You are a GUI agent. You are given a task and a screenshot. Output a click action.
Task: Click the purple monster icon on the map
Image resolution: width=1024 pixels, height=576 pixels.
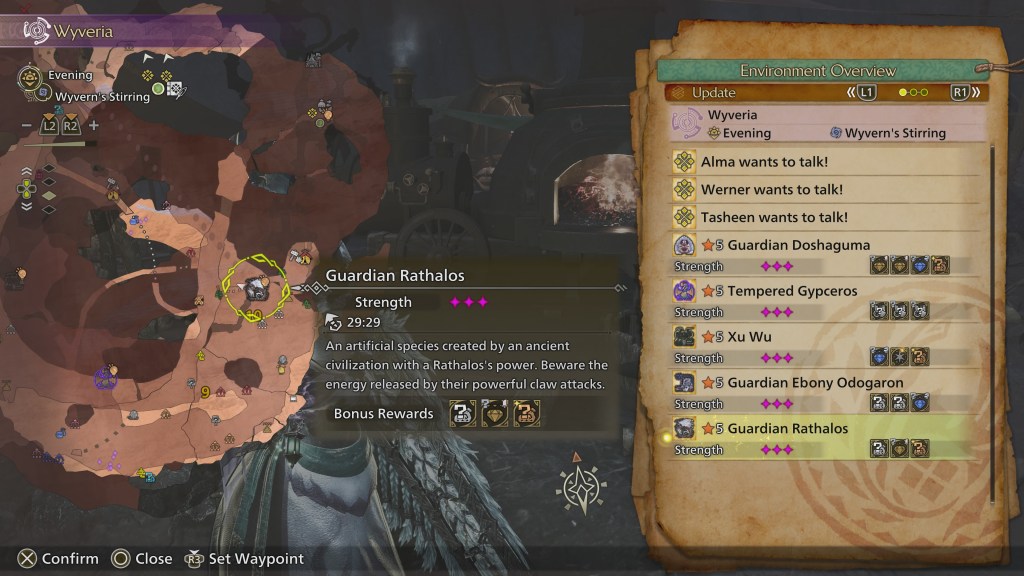pyautogui.click(x=103, y=378)
